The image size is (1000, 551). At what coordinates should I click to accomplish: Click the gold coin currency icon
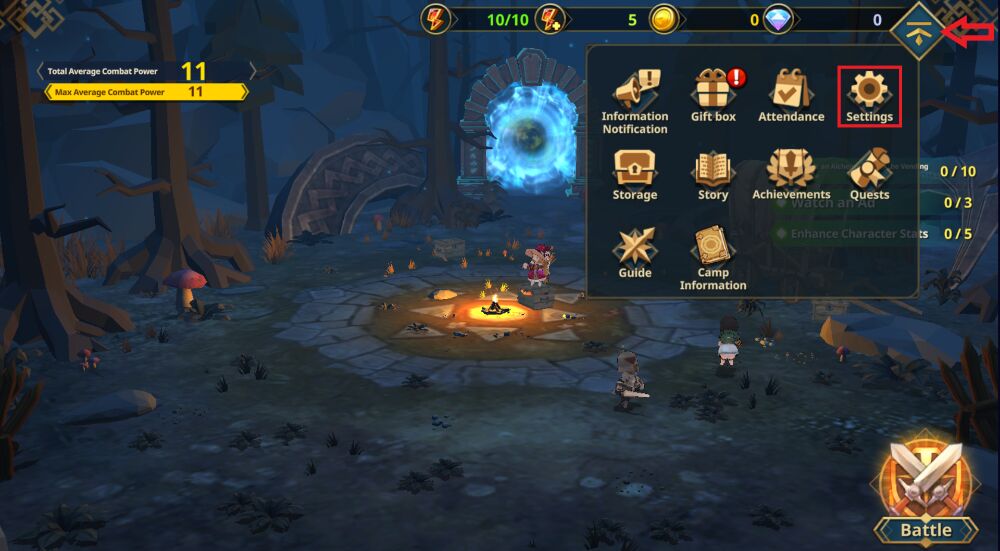click(664, 19)
